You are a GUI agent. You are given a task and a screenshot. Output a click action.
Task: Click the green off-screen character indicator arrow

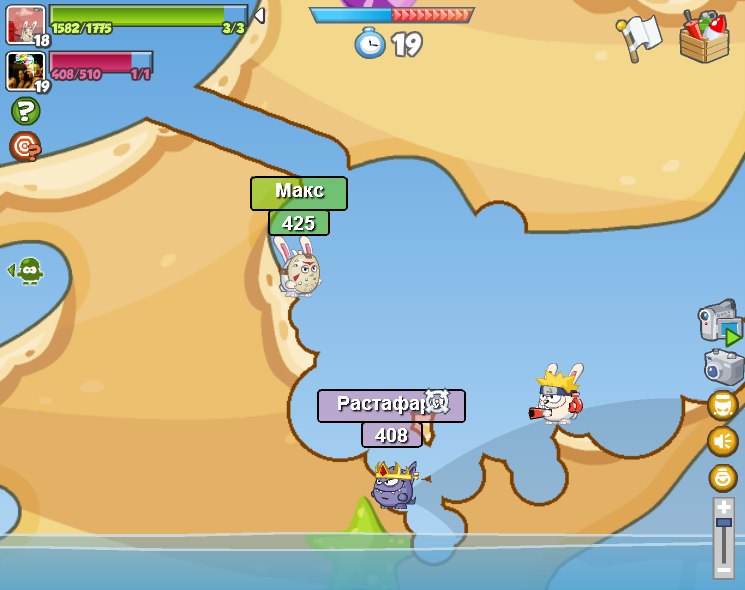(x=26, y=270)
